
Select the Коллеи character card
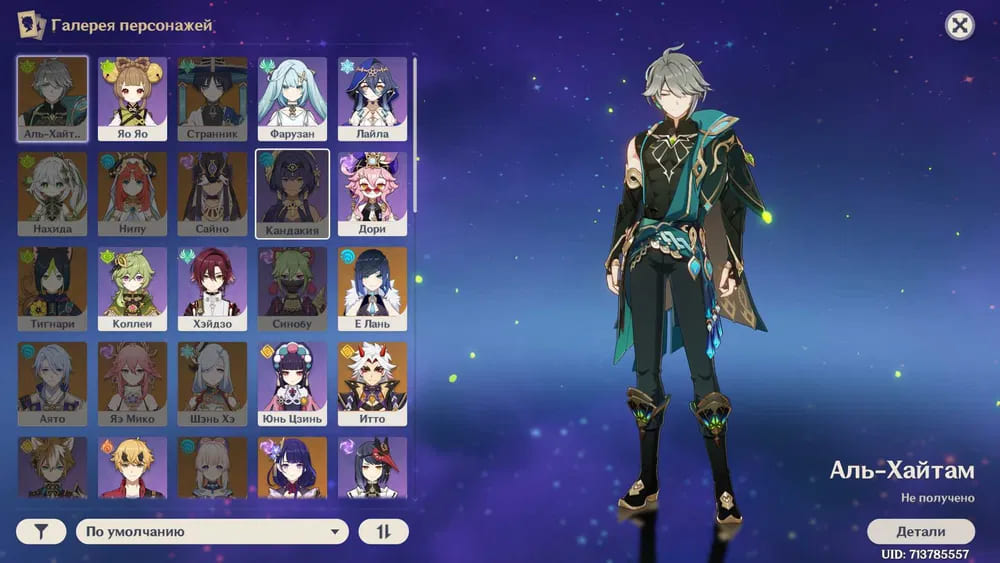[x=132, y=288]
